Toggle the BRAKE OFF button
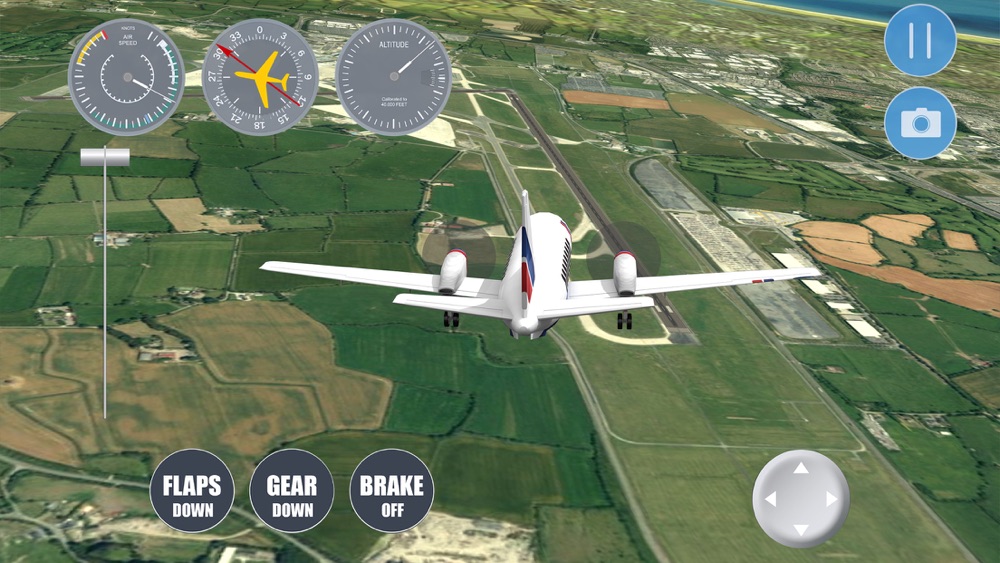 391,491
